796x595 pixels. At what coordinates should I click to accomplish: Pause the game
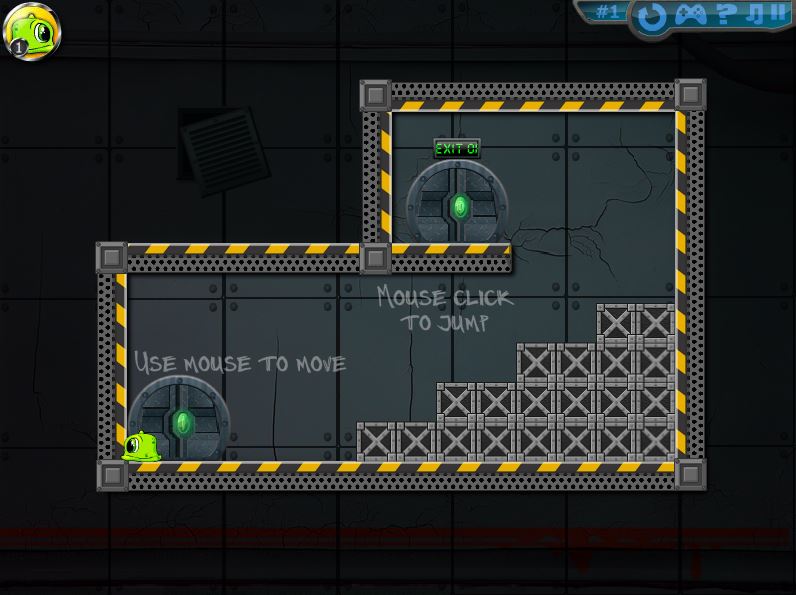tap(779, 13)
